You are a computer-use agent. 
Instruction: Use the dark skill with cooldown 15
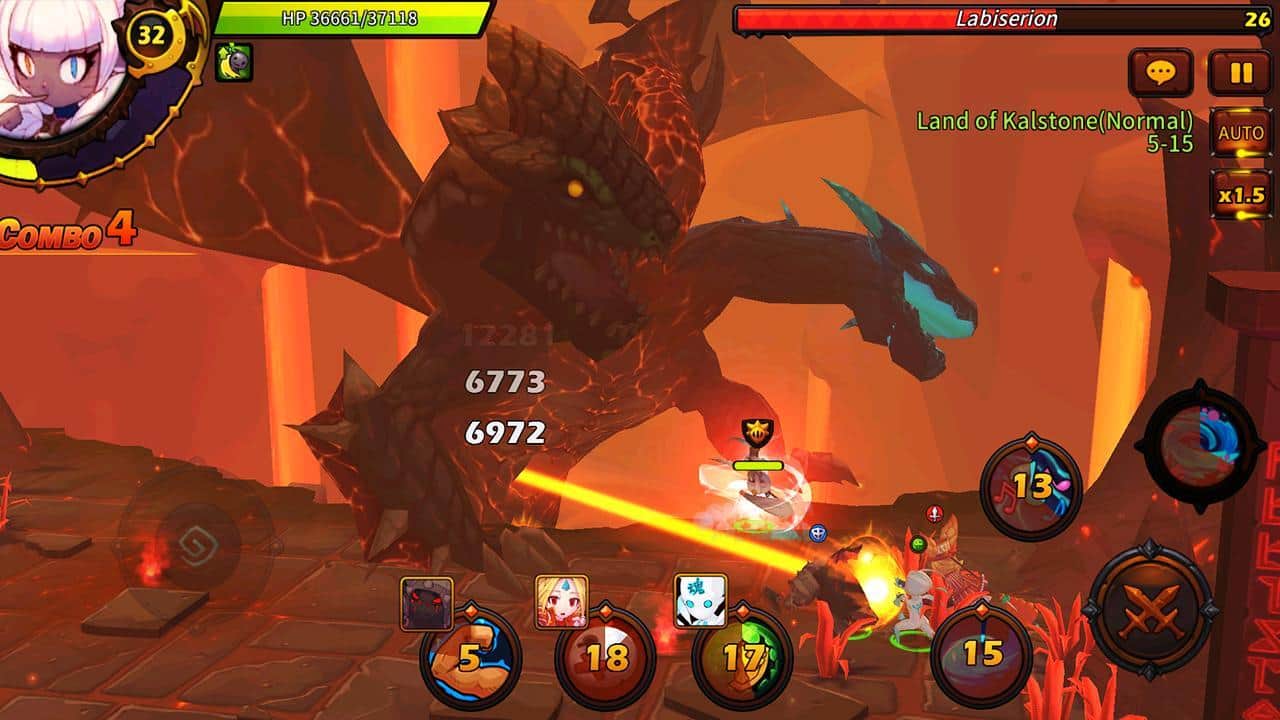pos(981,653)
